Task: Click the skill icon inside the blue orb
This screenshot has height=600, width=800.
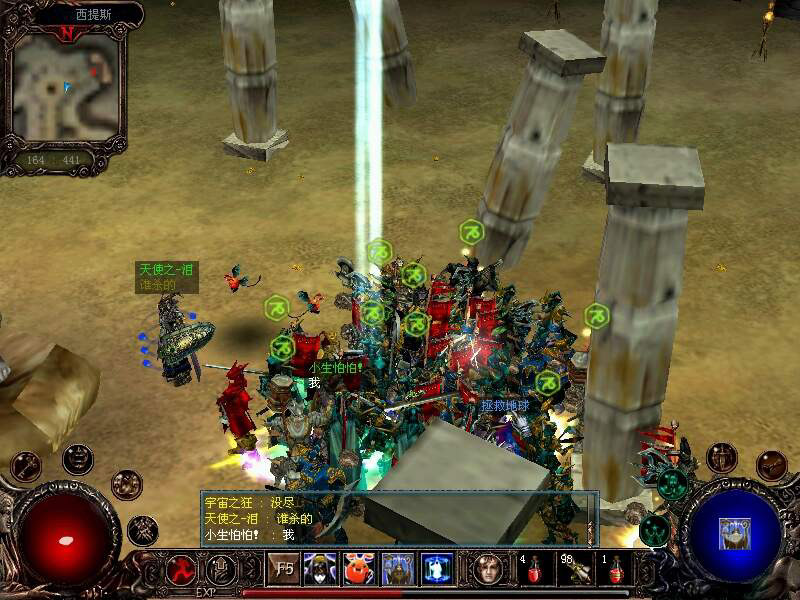Action: click(734, 533)
